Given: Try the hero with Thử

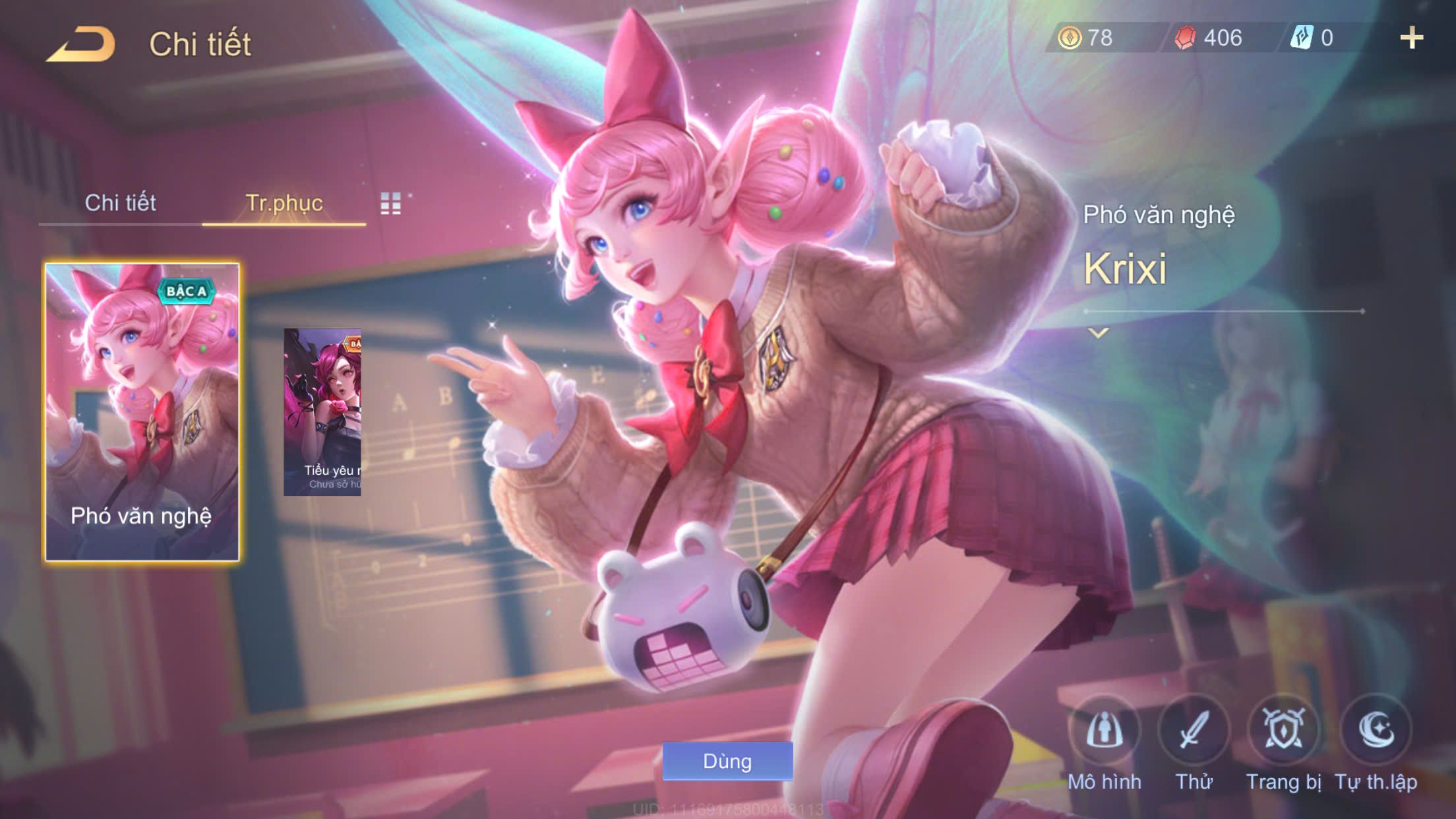Looking at the screenshot, I should click(x=1194, y=731).
